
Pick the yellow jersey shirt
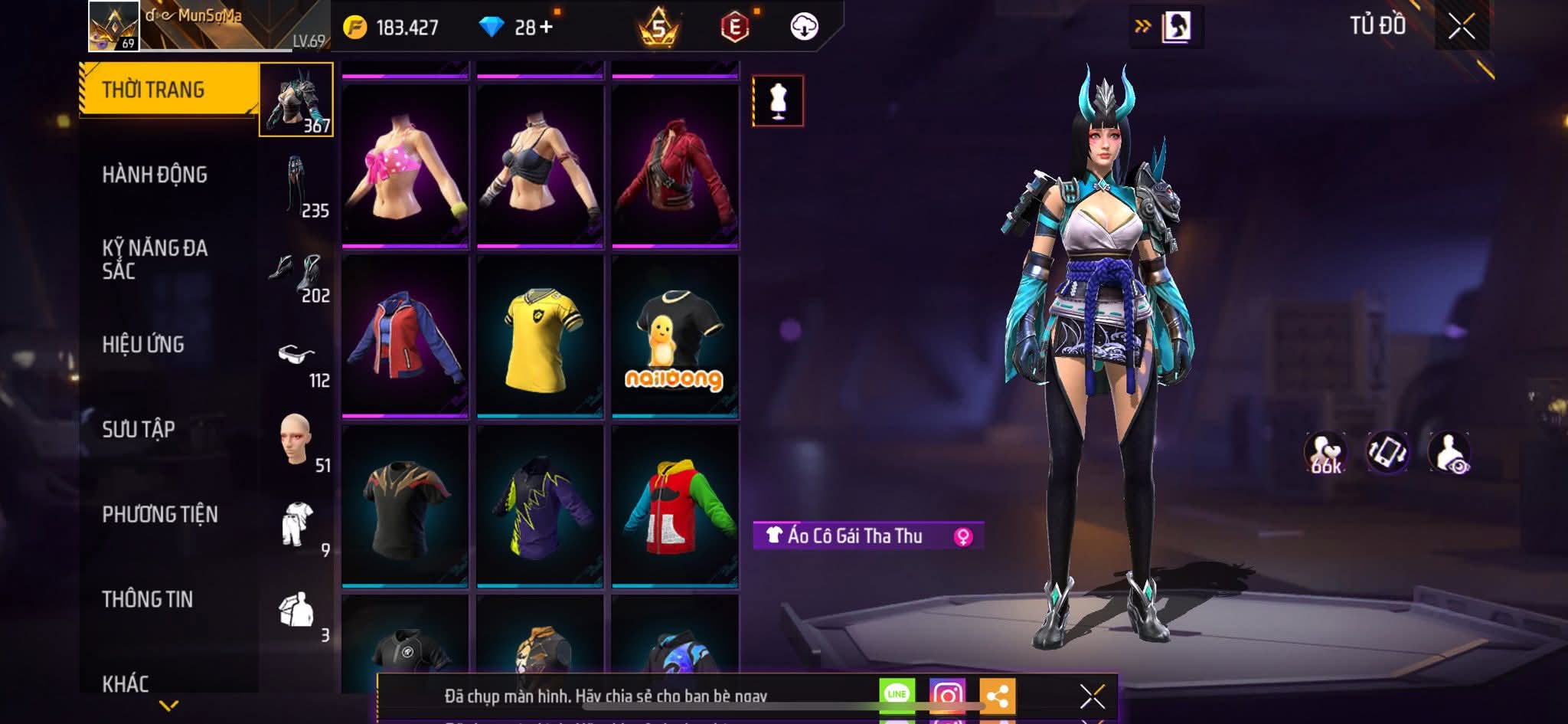pyautogui.click(x=540, y=337)
